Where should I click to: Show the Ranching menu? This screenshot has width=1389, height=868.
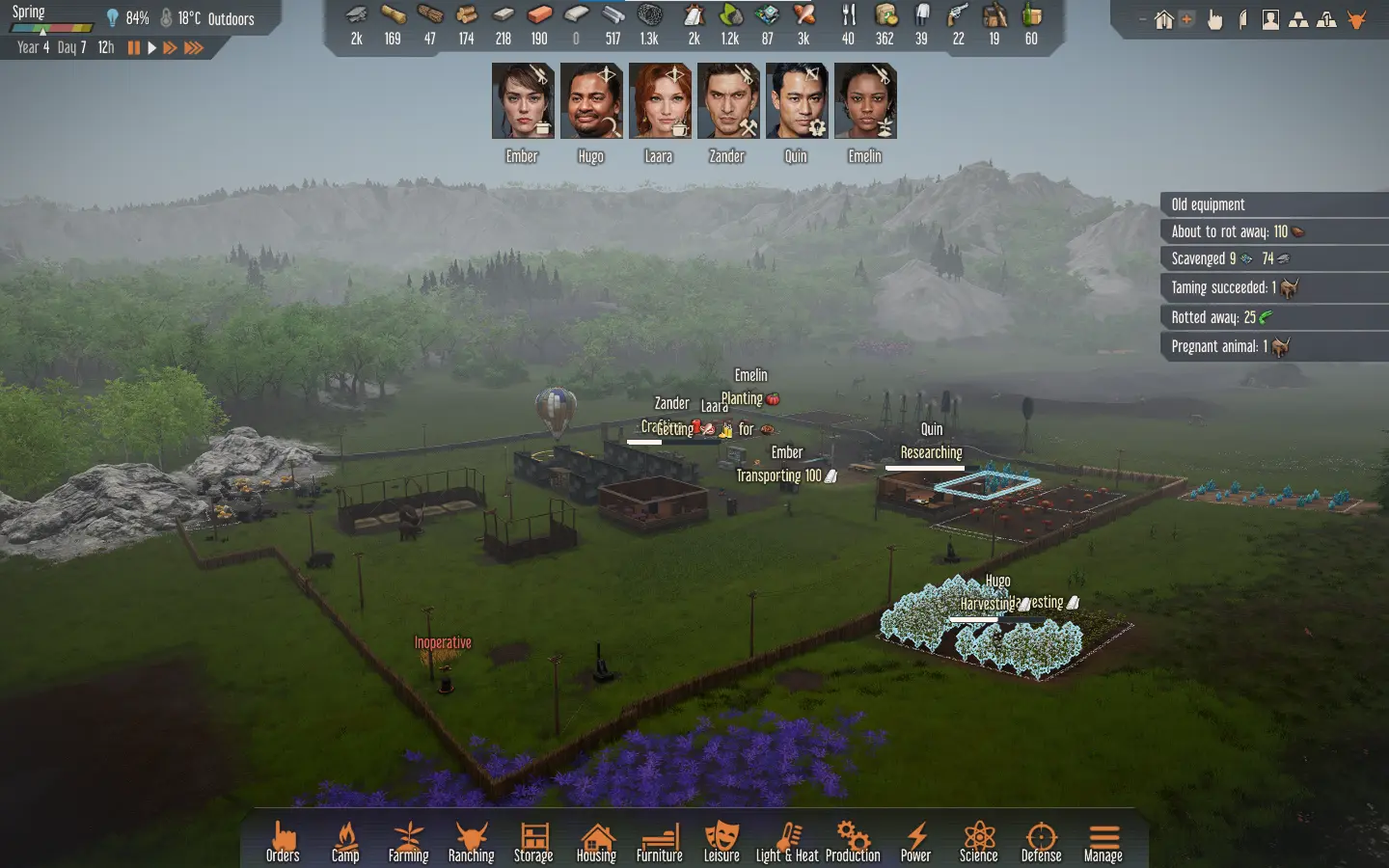pos(471,840)
